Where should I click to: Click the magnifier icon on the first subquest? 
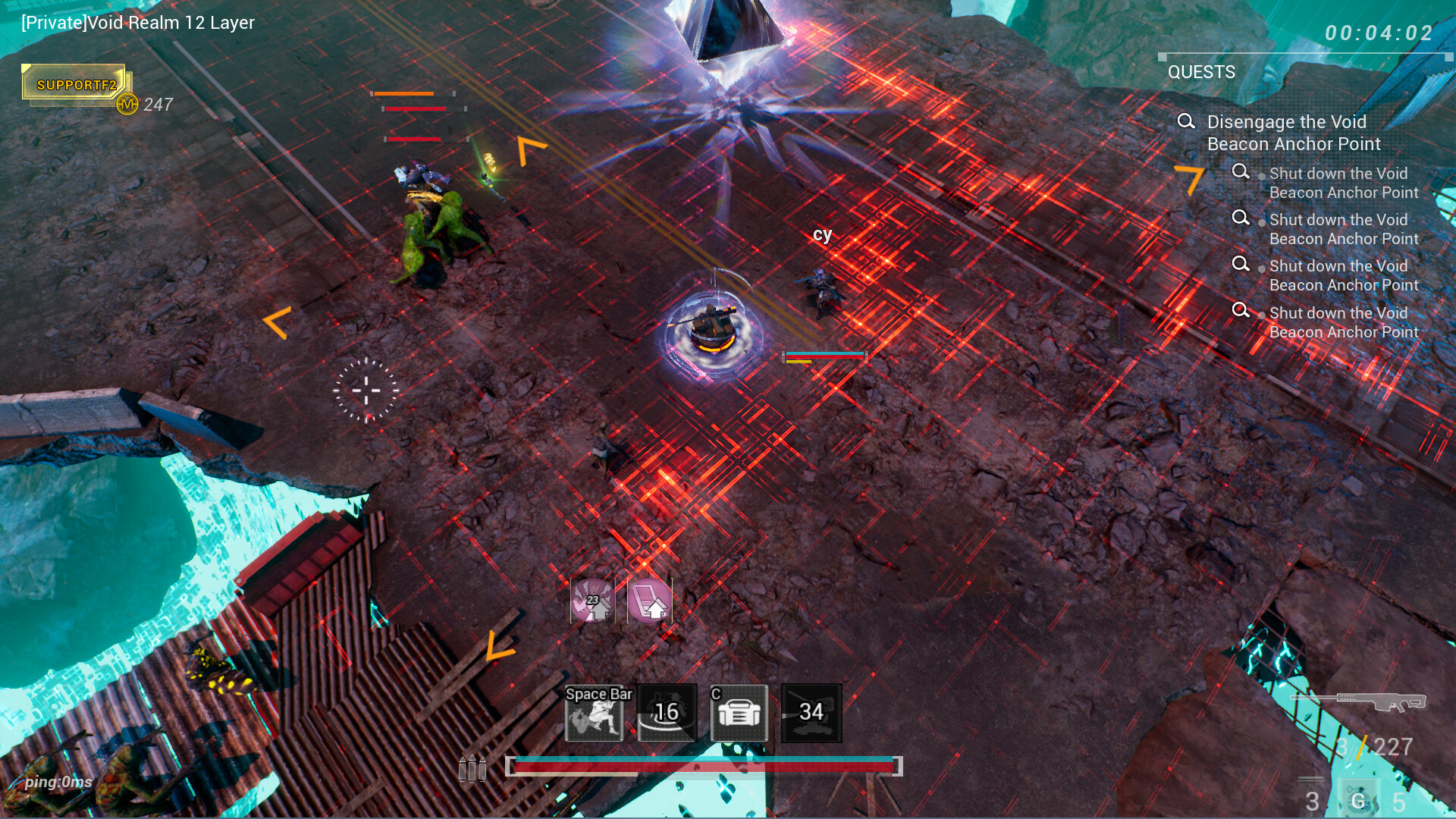(1242, 173)
